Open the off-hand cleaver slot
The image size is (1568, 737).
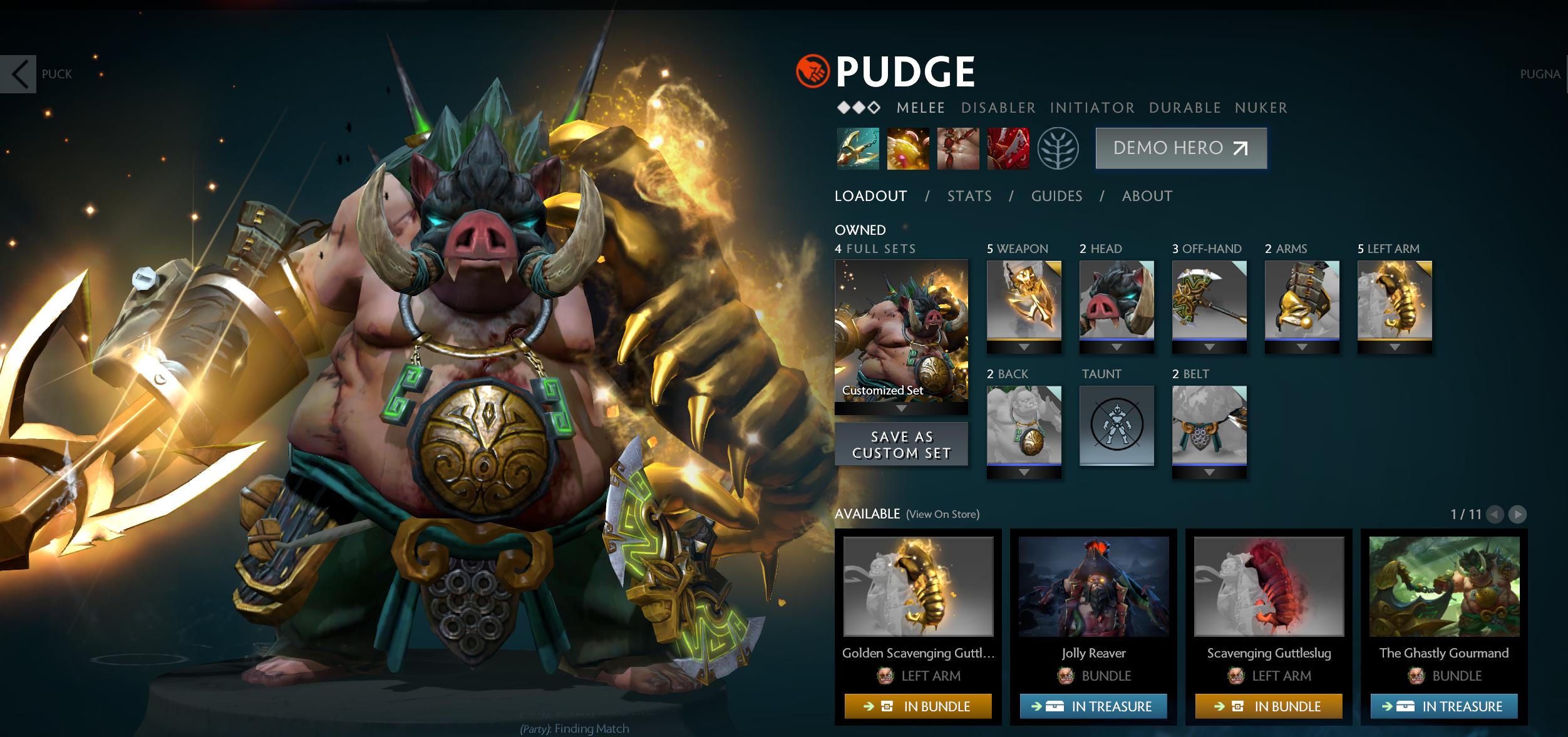(1209, 301)
